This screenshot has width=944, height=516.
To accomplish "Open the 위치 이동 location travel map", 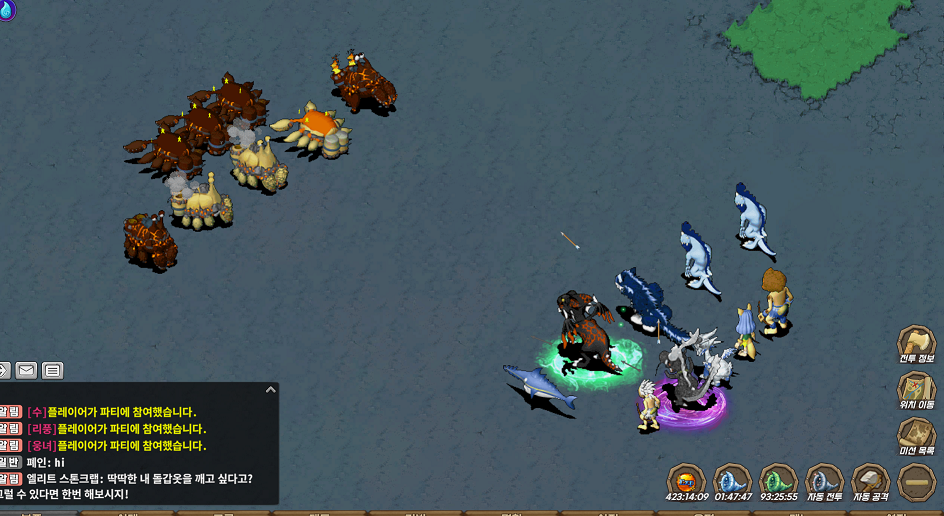I will (x=916, y=389).
